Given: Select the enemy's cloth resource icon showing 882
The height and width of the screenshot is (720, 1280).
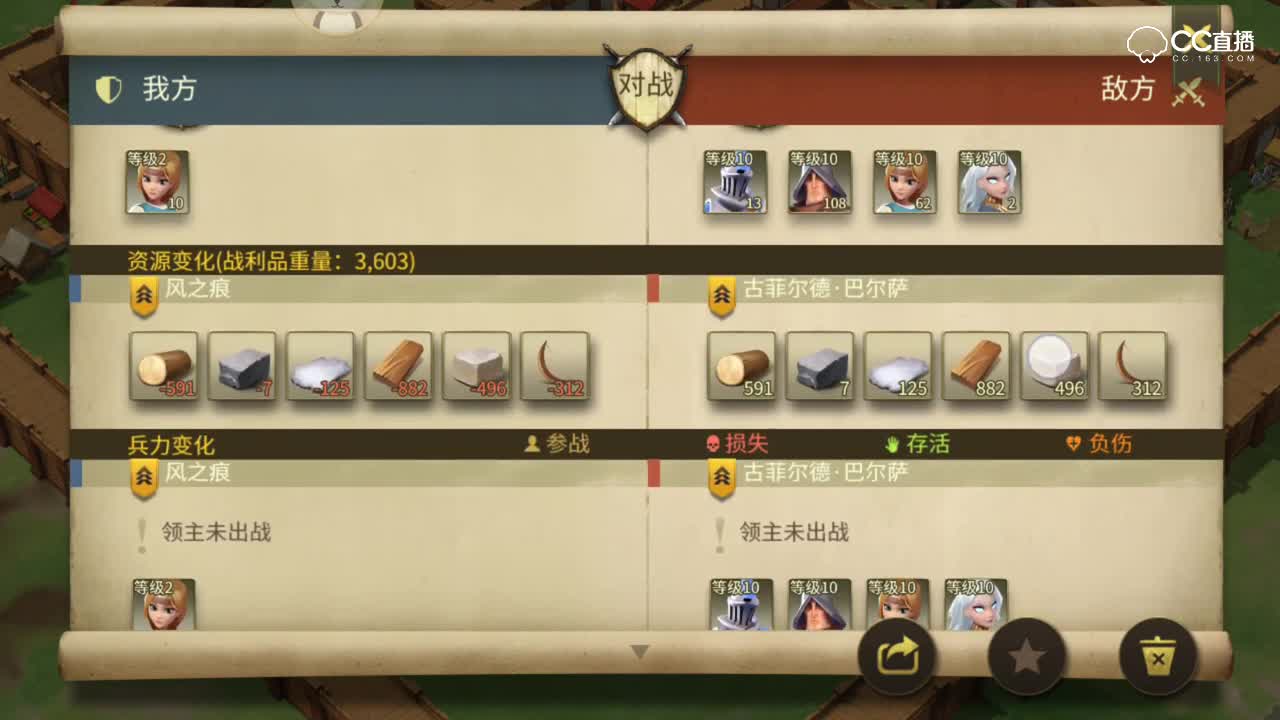Looking at the screenshot, I should pos(977,367).
